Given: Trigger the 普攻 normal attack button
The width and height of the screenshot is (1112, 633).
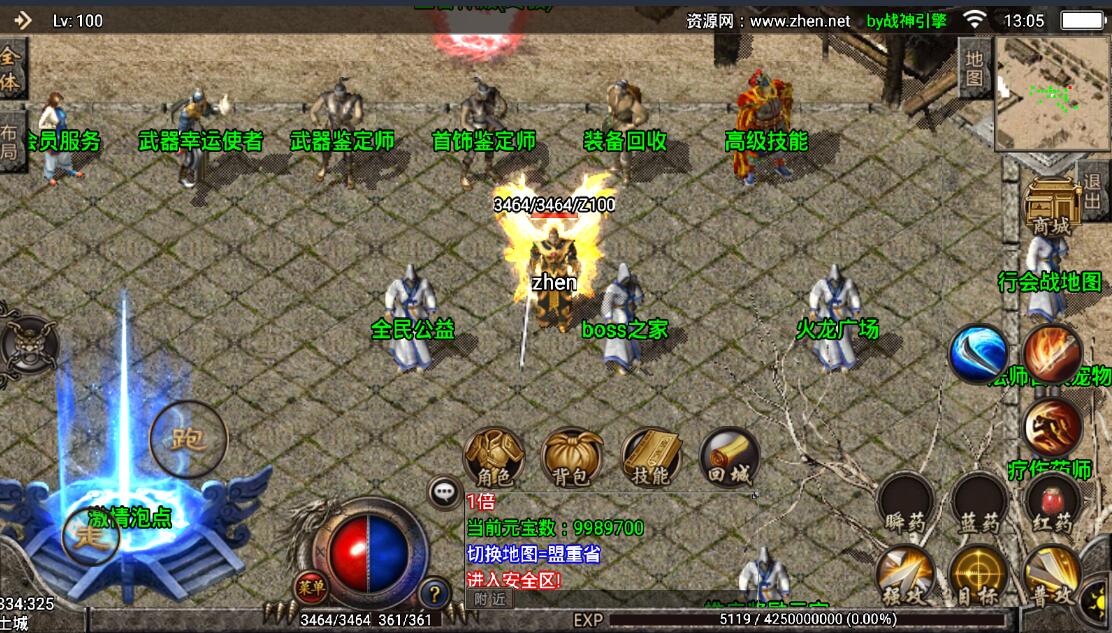Looking at the screenshot, I should tap(1052, 575).
